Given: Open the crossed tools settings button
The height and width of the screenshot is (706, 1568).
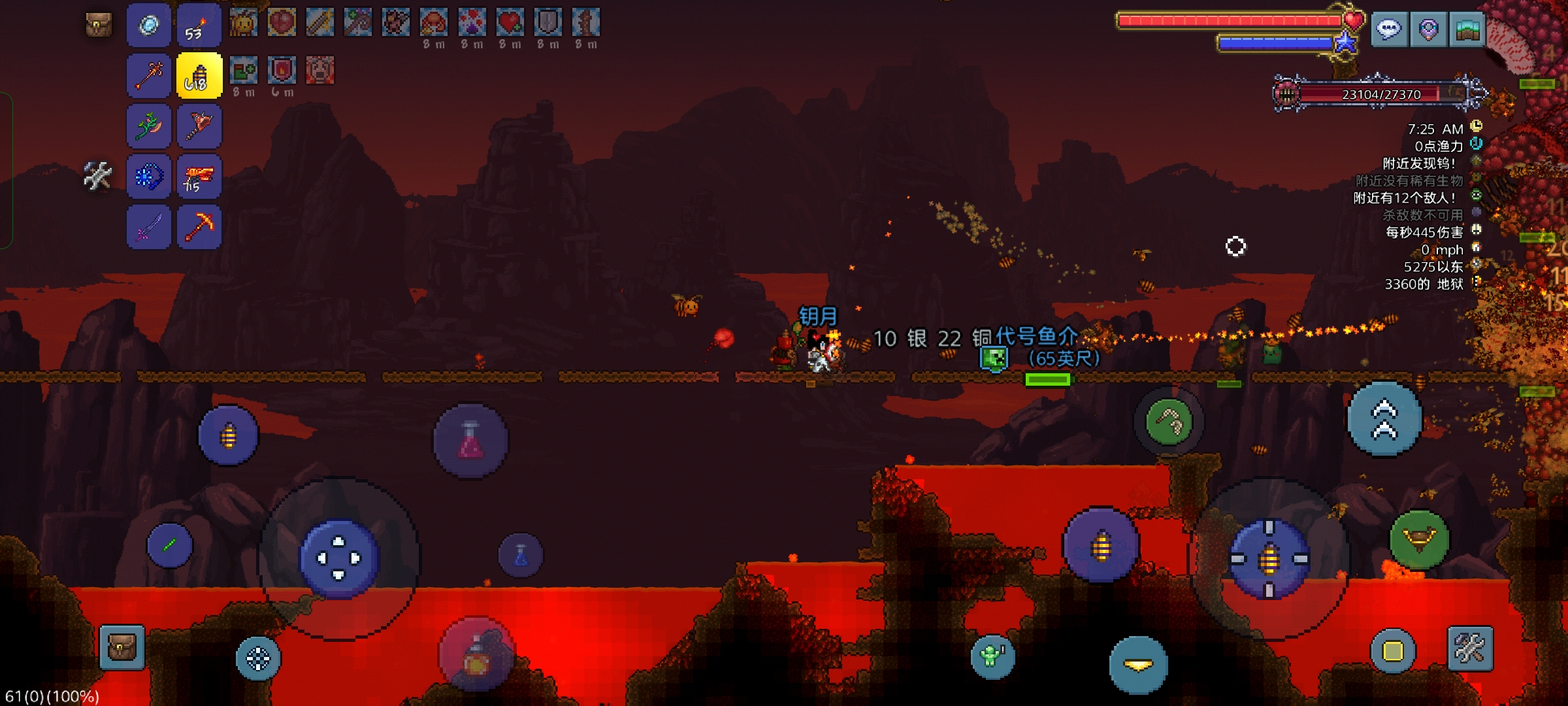Looking at the screenshot, I should coord(1470,648).
